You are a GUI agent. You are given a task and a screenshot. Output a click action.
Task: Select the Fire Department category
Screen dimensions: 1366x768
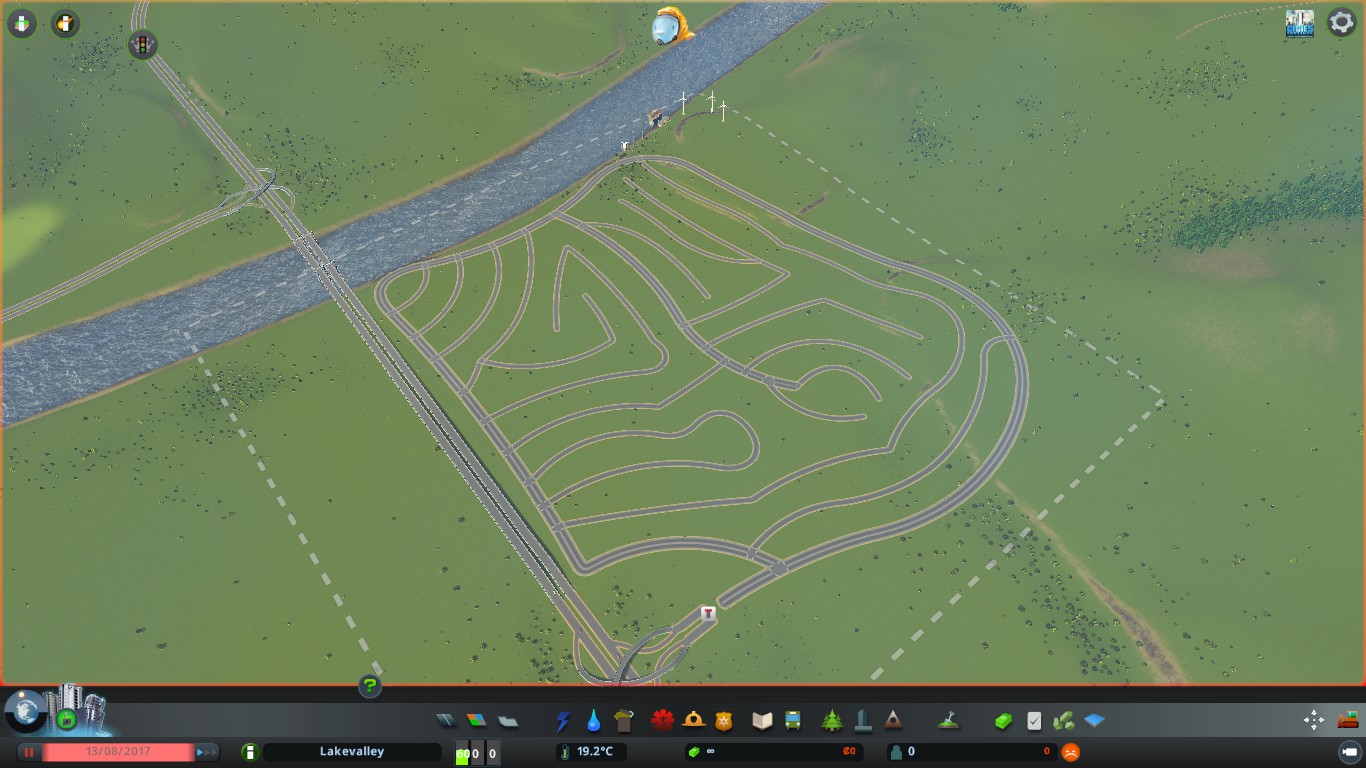point(695,719)
